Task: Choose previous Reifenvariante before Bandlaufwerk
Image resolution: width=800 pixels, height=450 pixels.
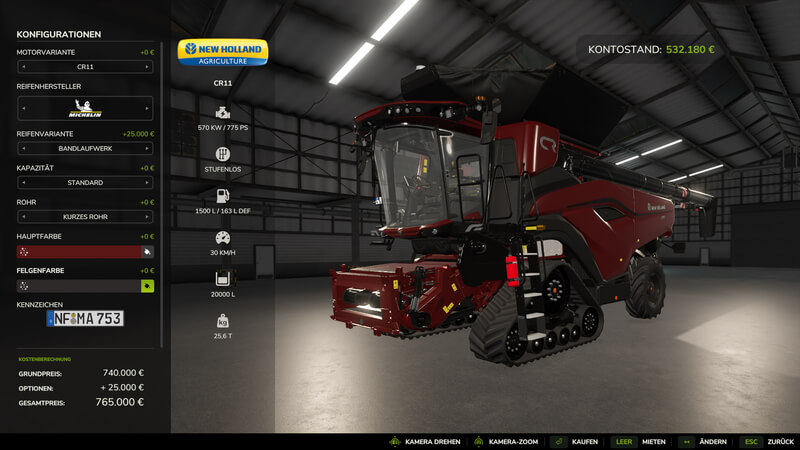Action: coord(23,149)
